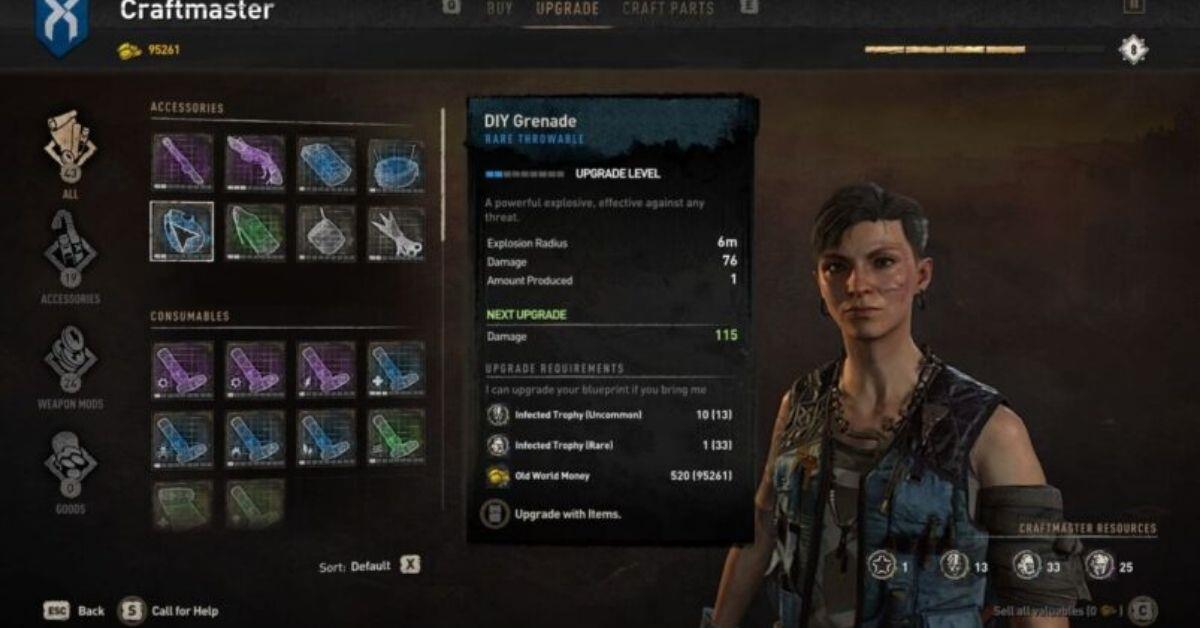The image size is (1200, 628).
Task: Click the green consumable blueprint
Action: pyautogui.click(x=396, y=436)
